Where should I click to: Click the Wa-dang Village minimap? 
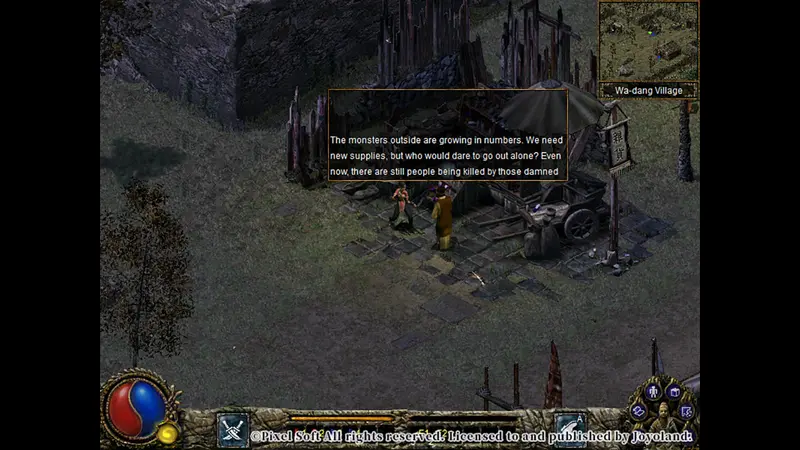click(648, 40)
